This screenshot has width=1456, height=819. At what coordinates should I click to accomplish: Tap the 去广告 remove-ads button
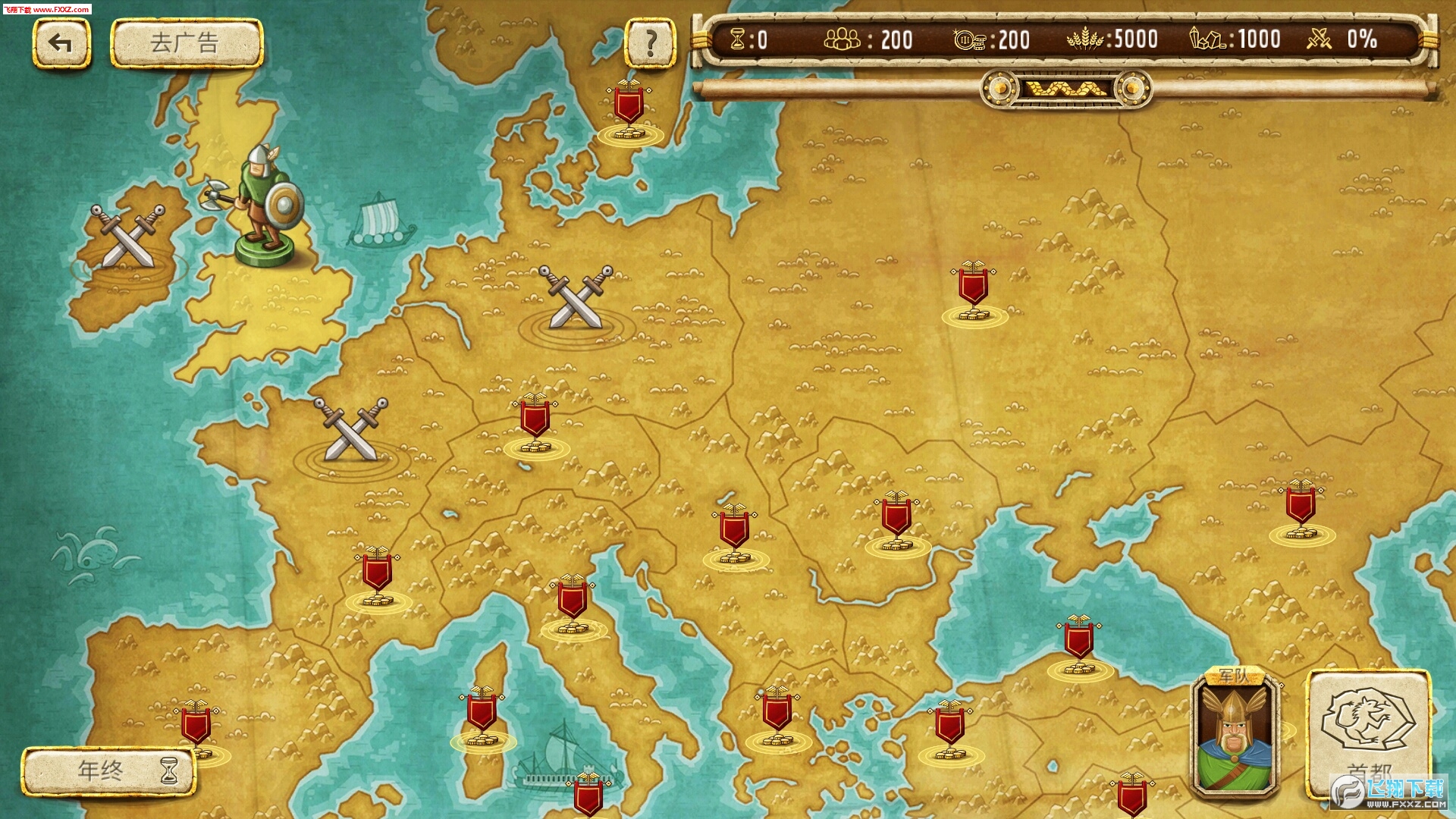tap(187, 43)
